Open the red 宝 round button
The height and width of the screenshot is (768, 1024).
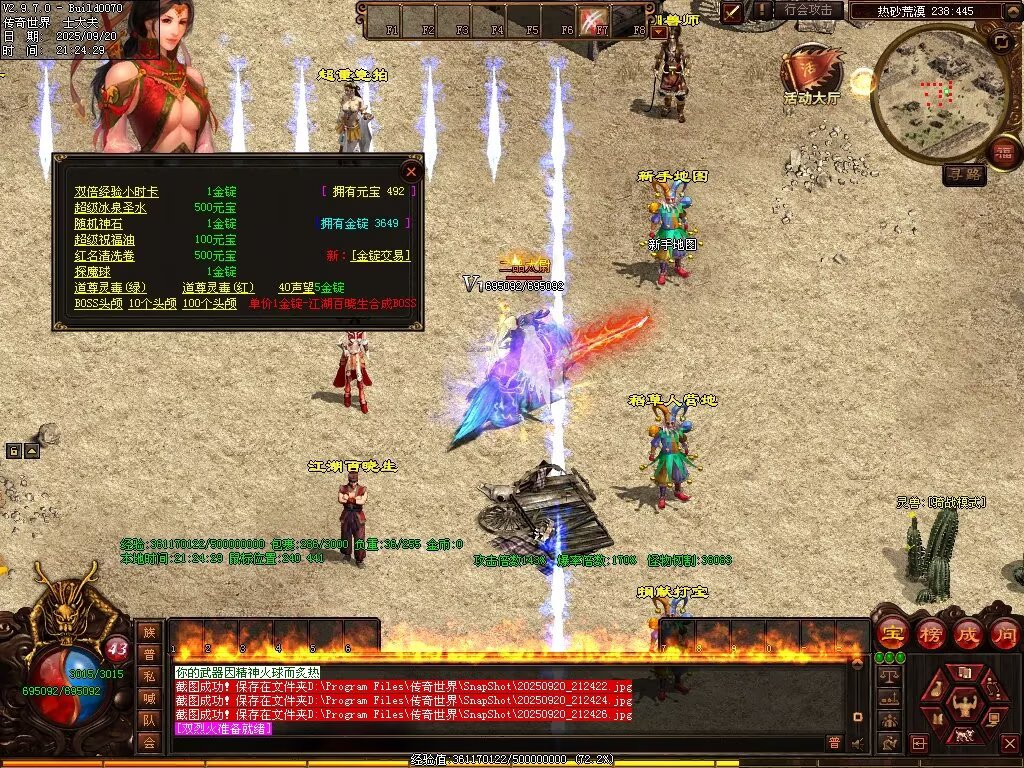click(x=891, y=633)
